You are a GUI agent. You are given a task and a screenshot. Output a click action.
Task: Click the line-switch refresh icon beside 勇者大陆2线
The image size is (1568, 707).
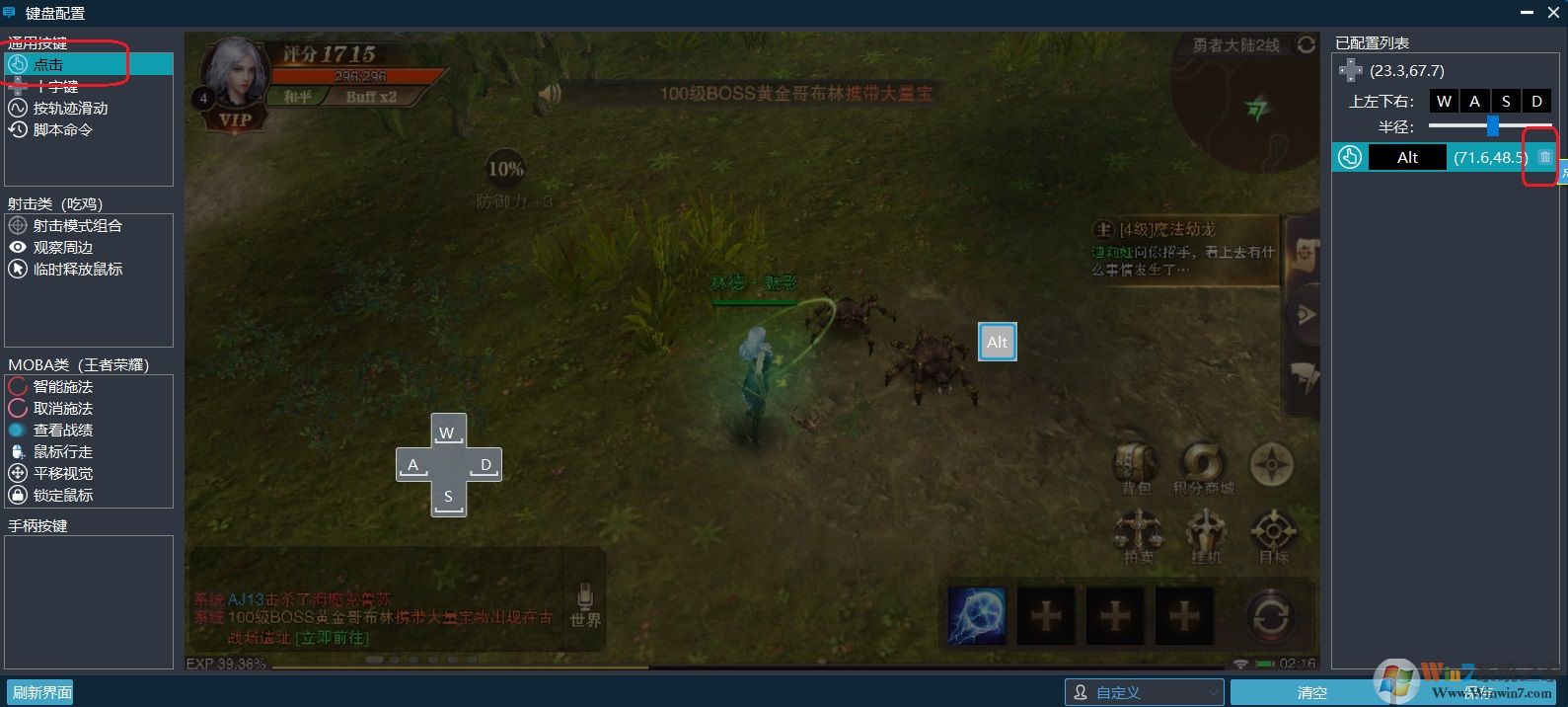(x=1306, y=45)
